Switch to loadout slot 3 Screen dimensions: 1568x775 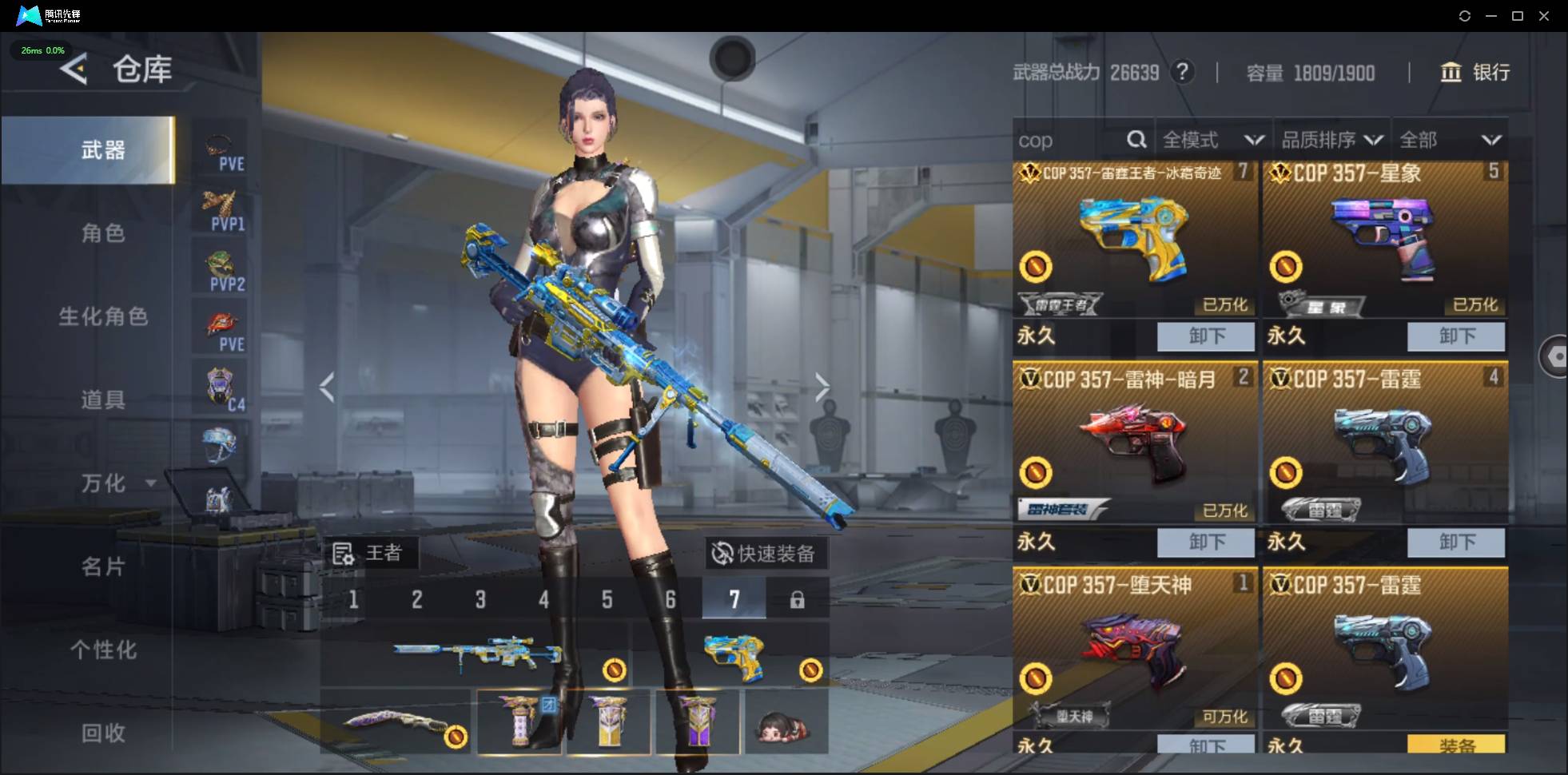click(x=480, y=600)
